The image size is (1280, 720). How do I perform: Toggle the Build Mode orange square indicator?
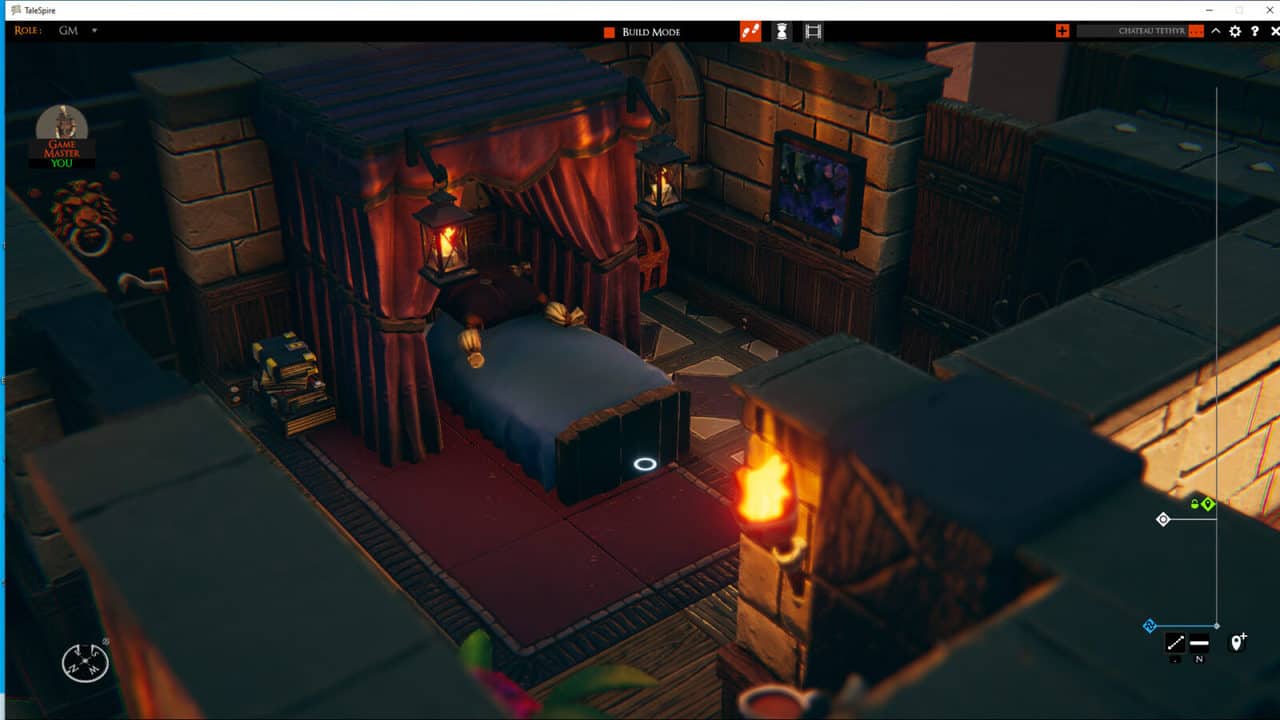pyautogui.click(x=608, y=31)
